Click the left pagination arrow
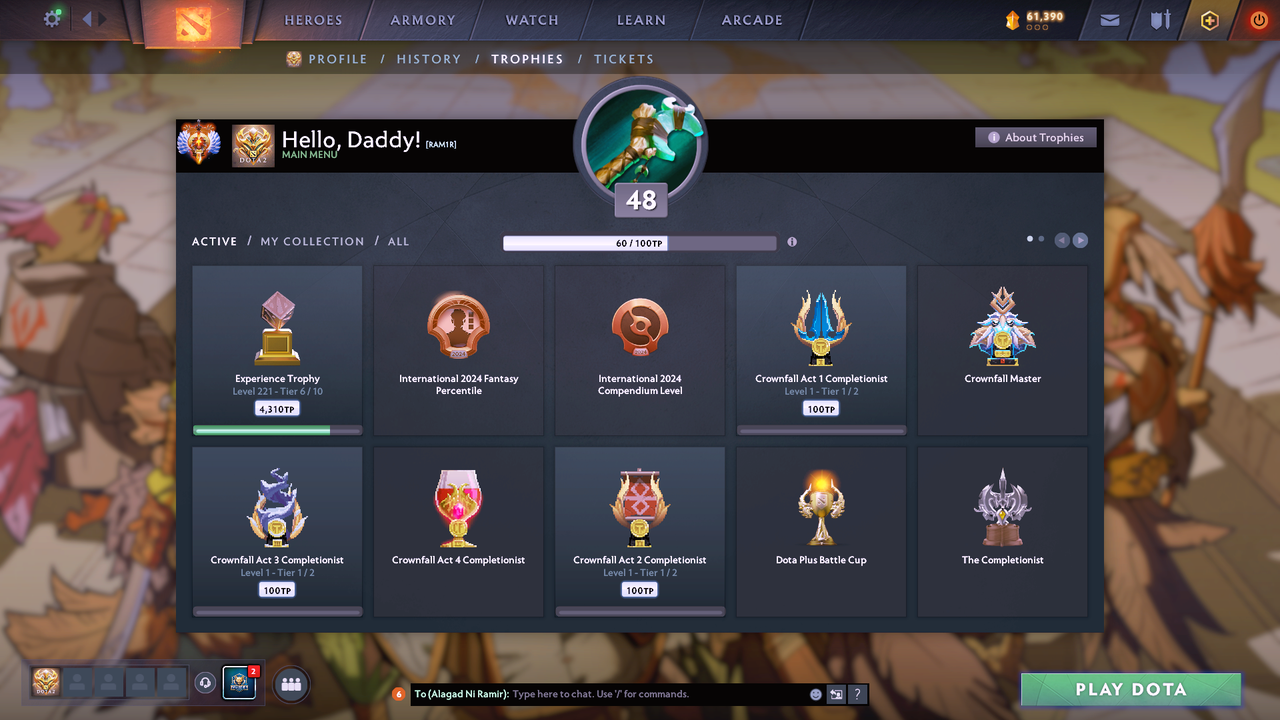Viewport: 1280px width, 720px height. [1062, 239]
